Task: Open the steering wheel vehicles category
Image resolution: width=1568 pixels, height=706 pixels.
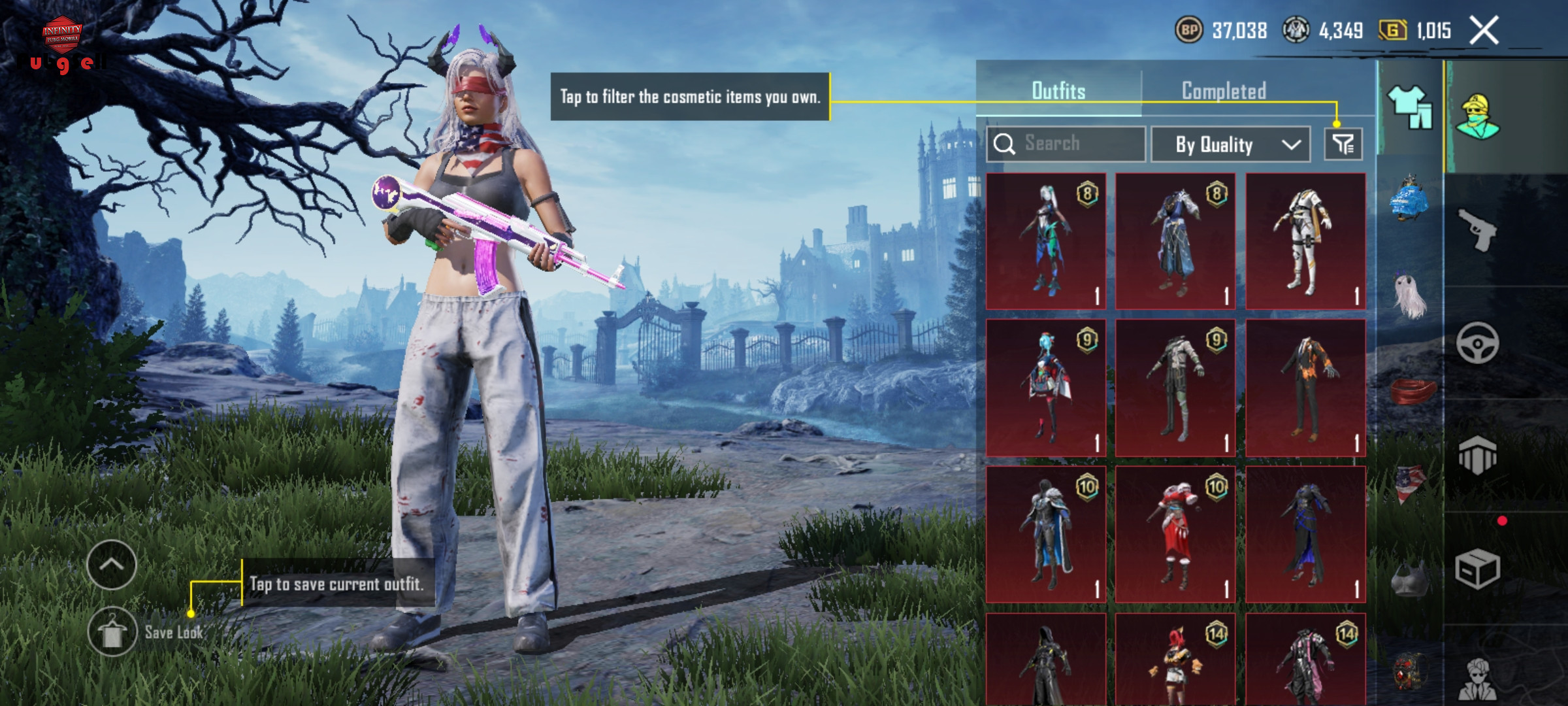Action: (1477, 343)
